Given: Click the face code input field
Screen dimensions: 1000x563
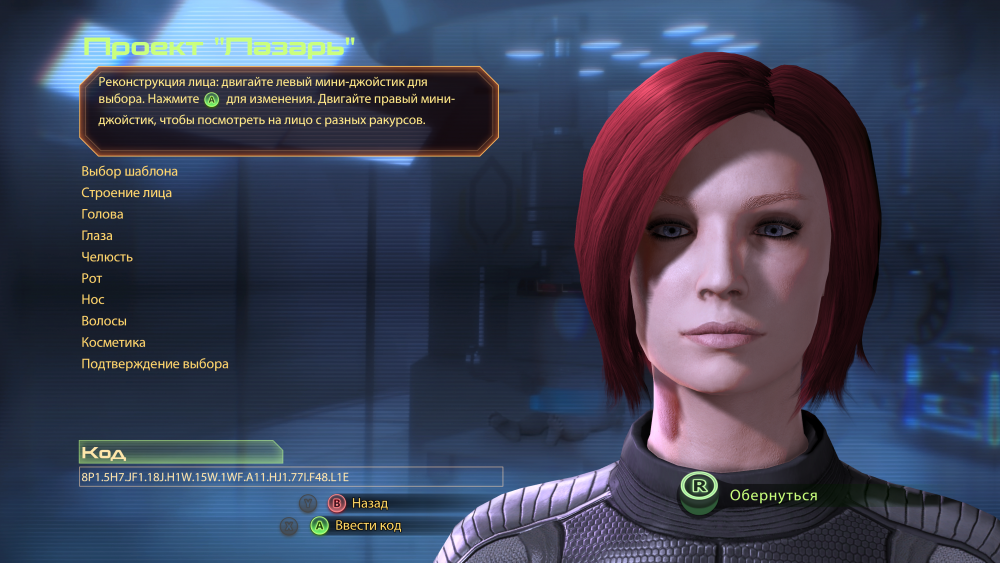Looking at the screenshot, I should [290, 477].
